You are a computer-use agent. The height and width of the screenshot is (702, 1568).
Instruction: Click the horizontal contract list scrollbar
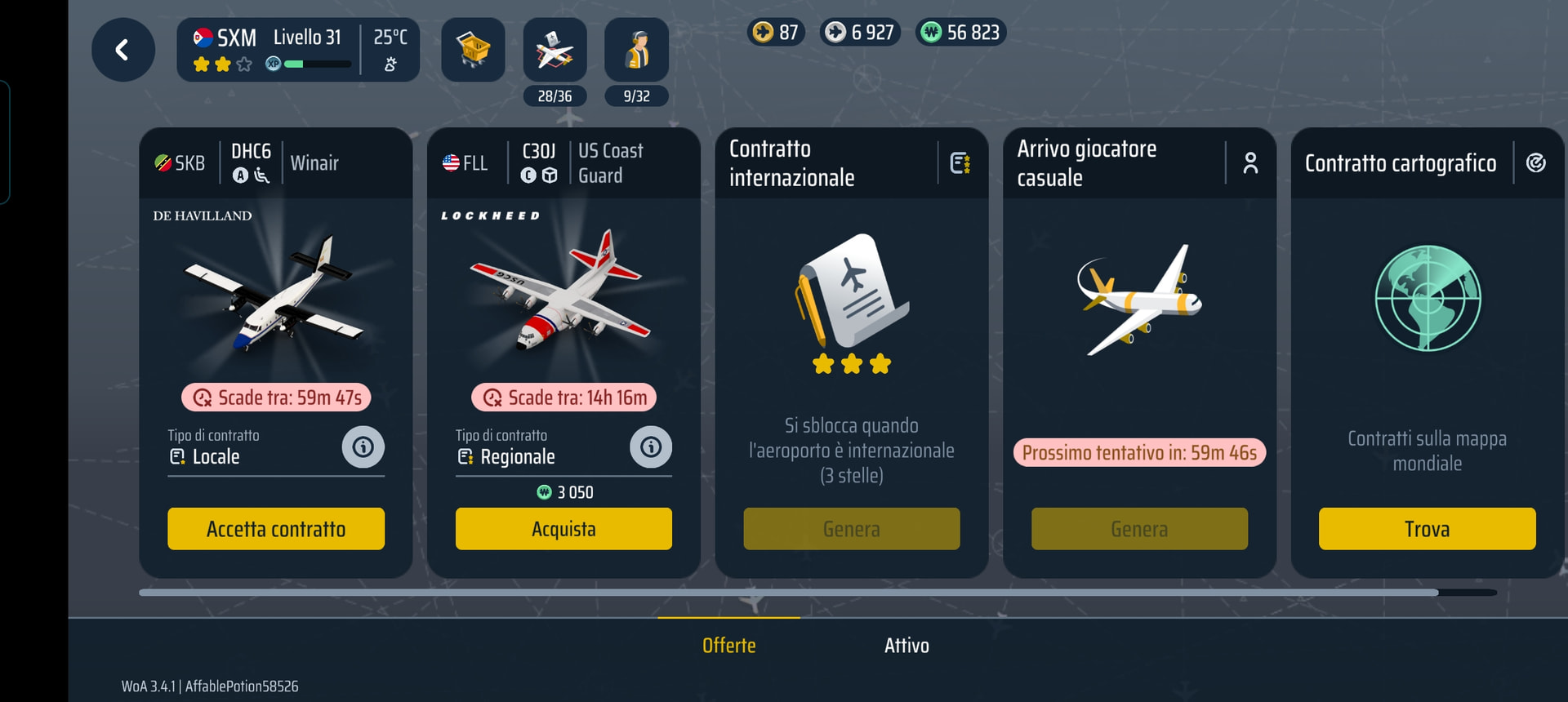click(788, 593)
